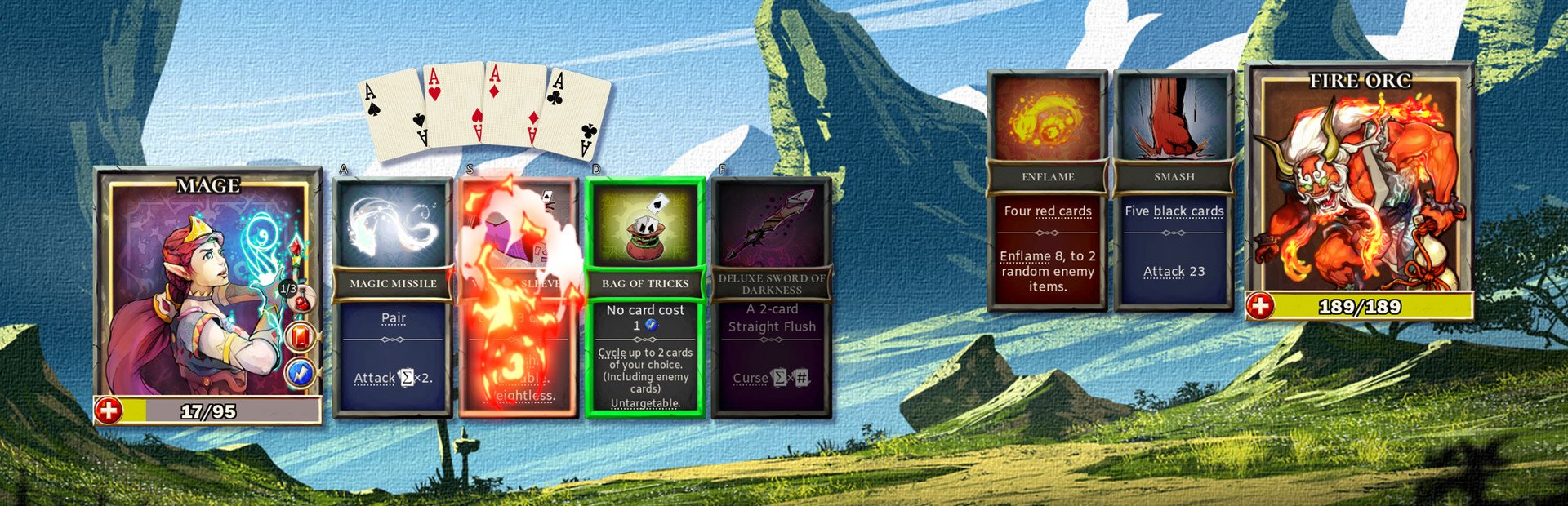Viewport: 1568px width, 506px height.
Task: Choose the Ace of Diamonds card
Action: [x=513, y=104]
